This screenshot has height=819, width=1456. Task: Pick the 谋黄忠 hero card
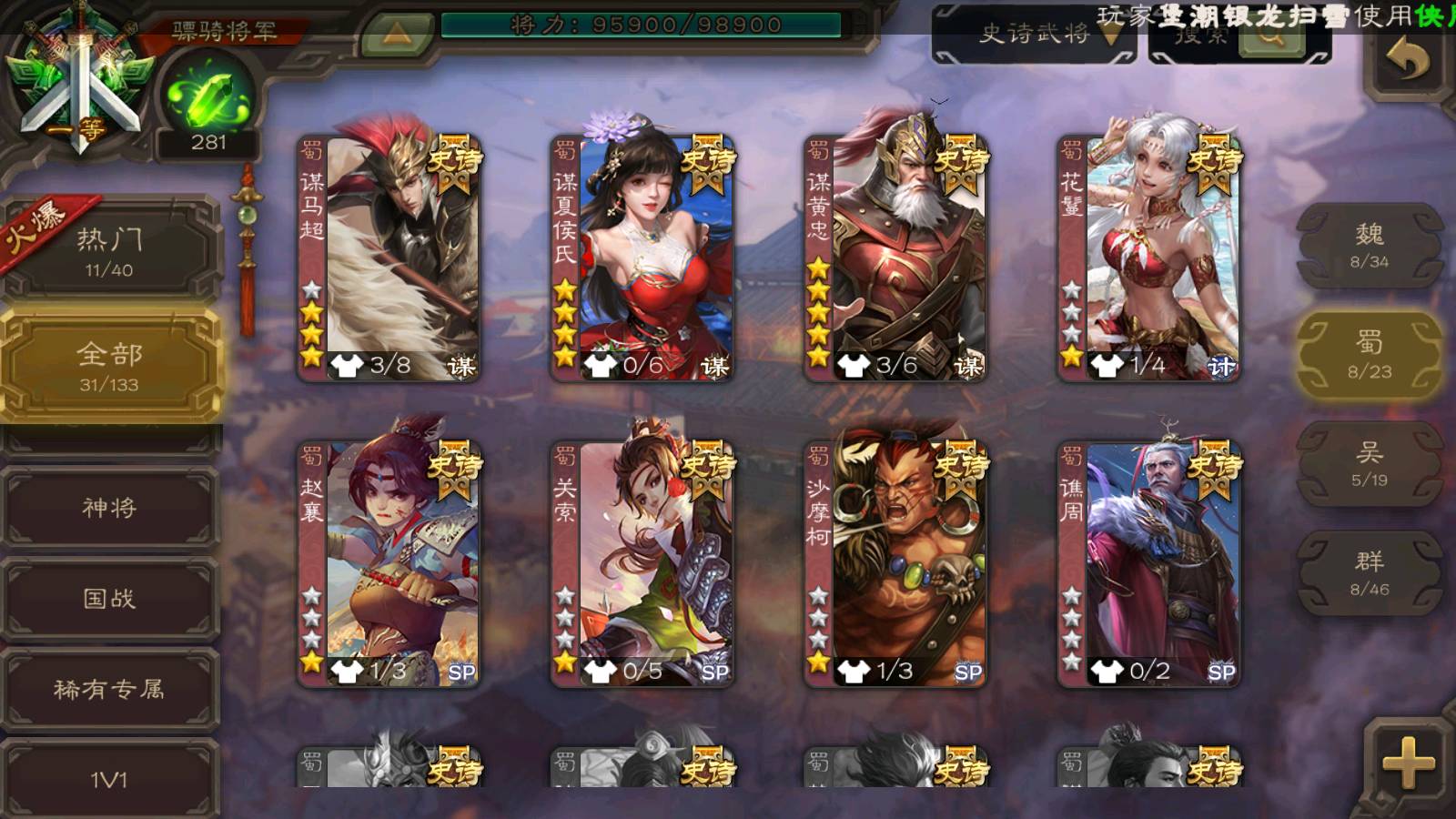(x=895, y=258)
